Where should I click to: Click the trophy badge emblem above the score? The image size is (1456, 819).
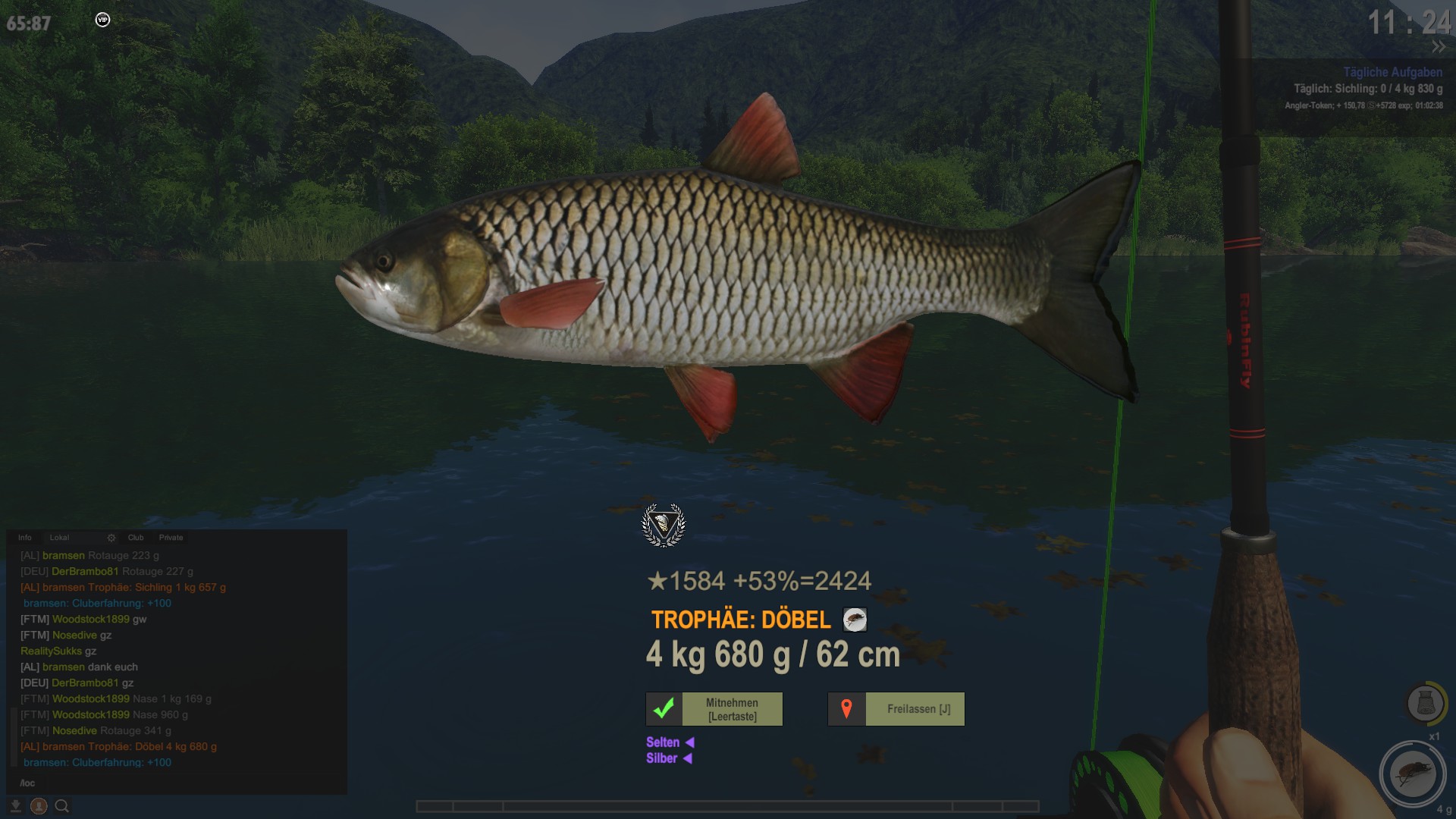pyautogui.click(x=664, y=525)
